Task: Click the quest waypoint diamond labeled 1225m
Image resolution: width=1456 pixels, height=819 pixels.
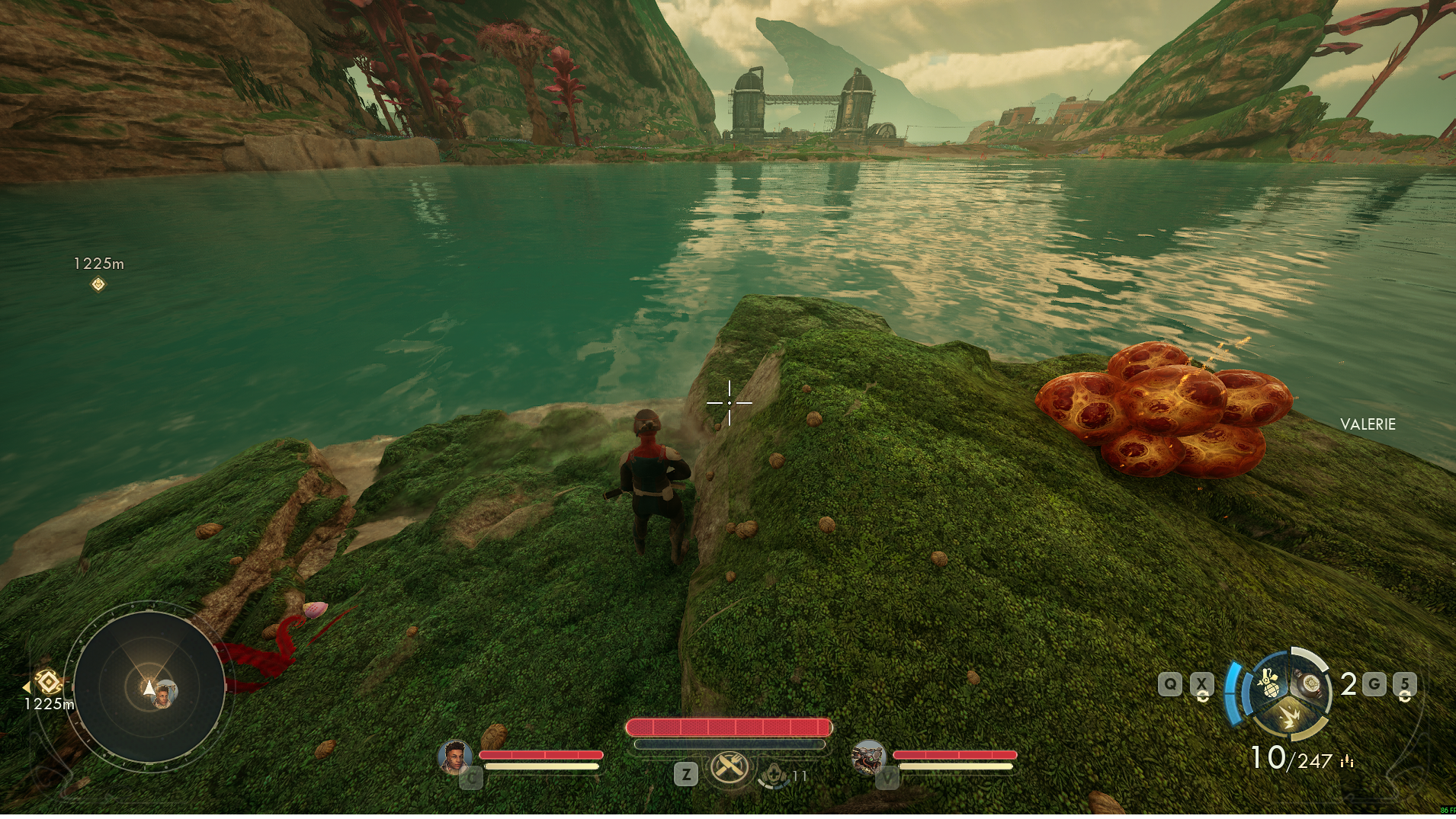Action: click(98, 284)
